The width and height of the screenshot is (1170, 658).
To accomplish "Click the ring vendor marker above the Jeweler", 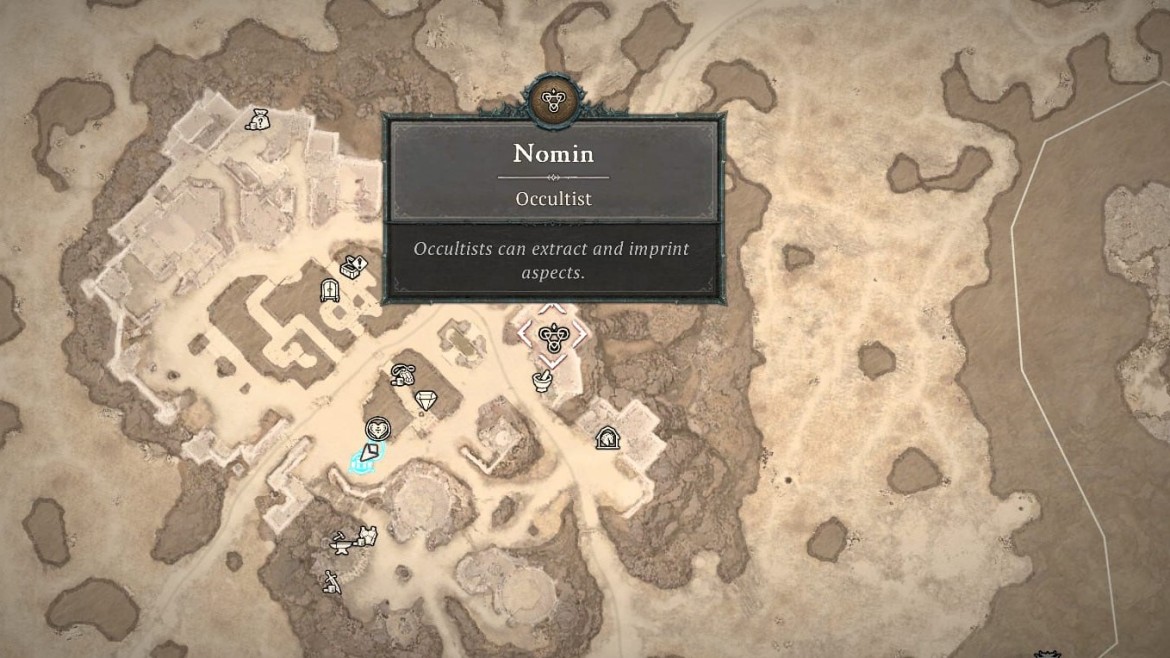I will click(x=403, y=375).
